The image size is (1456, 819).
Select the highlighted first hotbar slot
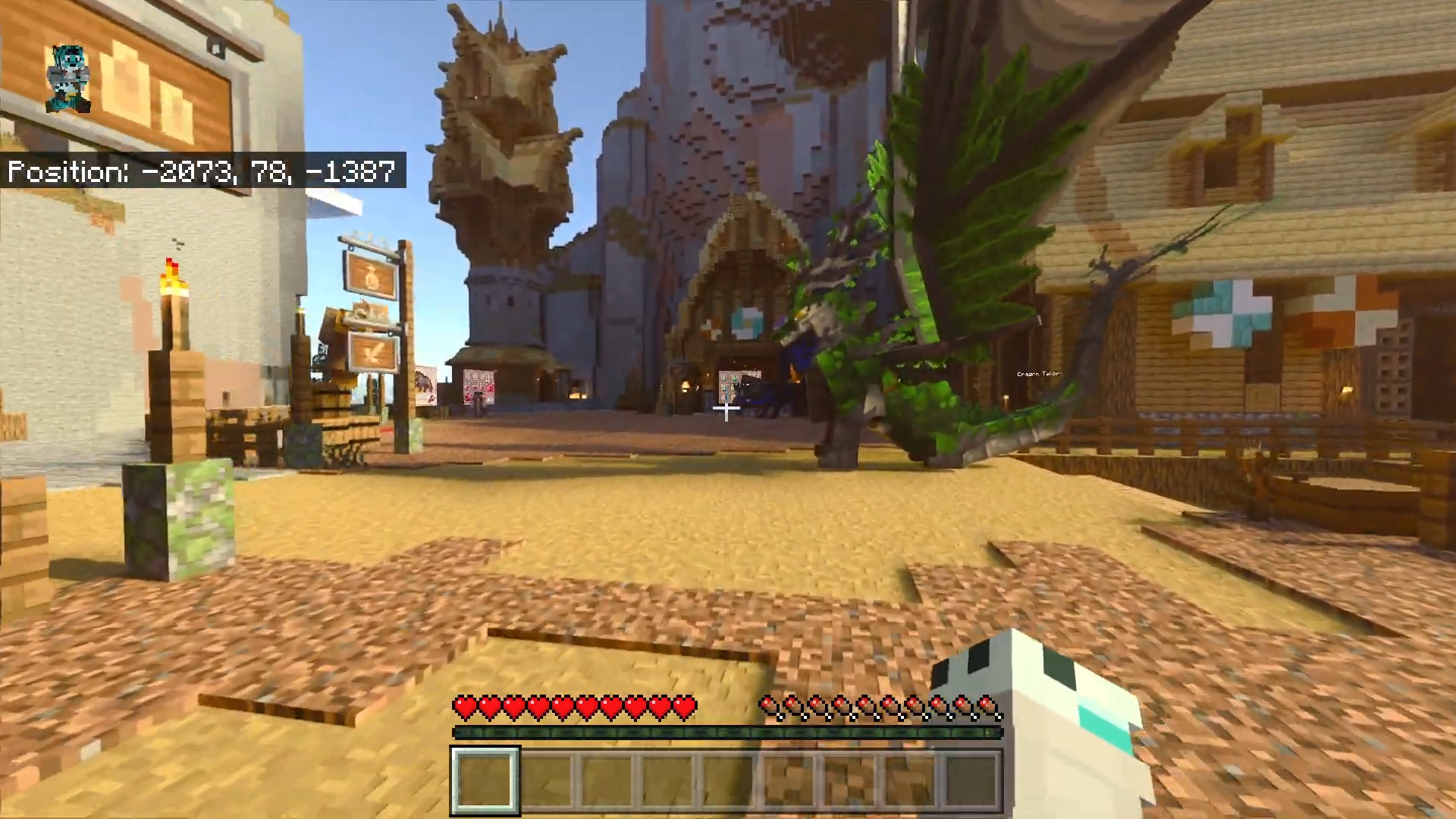[485, 780]
